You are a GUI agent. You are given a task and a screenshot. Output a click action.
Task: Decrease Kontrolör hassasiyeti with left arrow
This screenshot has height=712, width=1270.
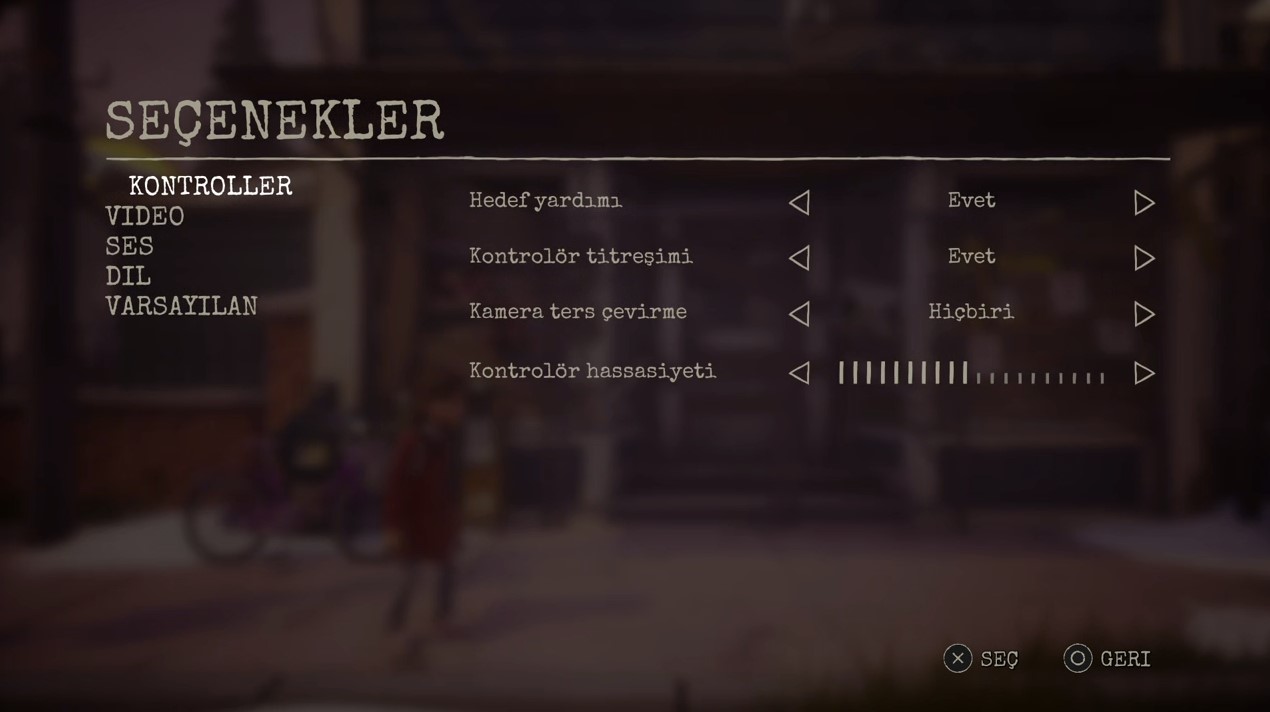pos(799,373)
